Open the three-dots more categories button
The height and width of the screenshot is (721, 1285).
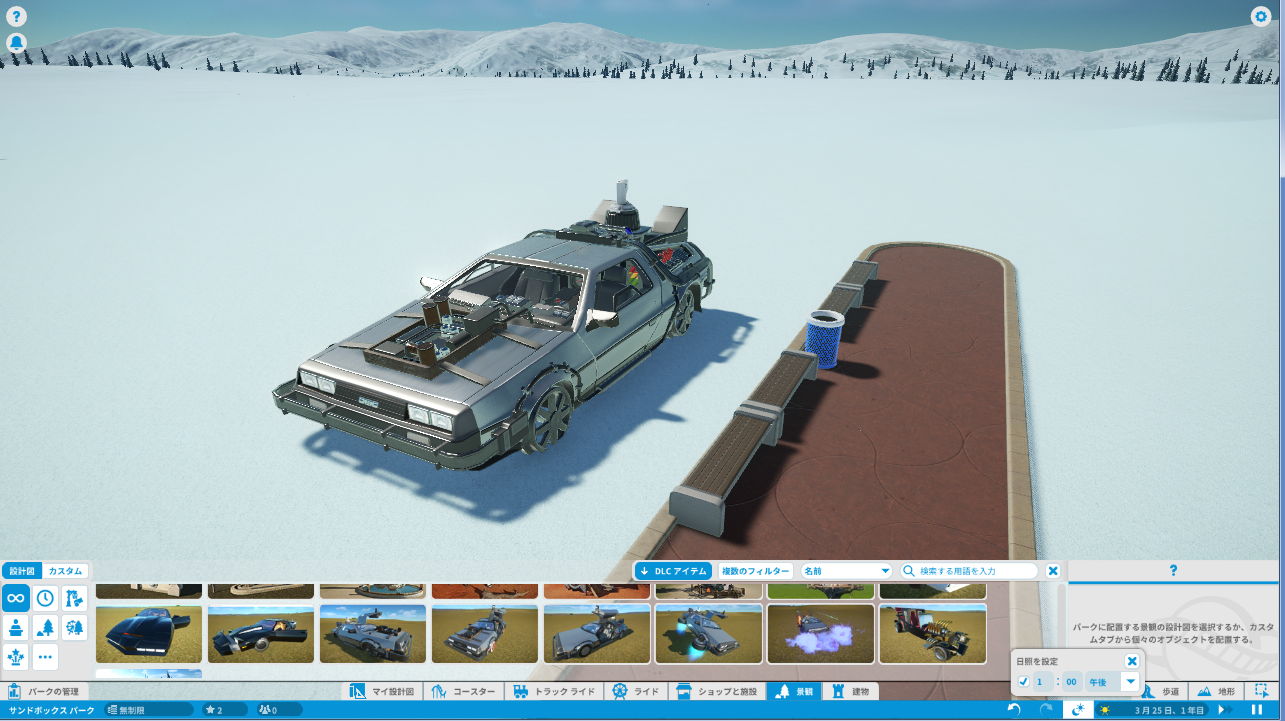pyautogui.click(x=45, y=657)
